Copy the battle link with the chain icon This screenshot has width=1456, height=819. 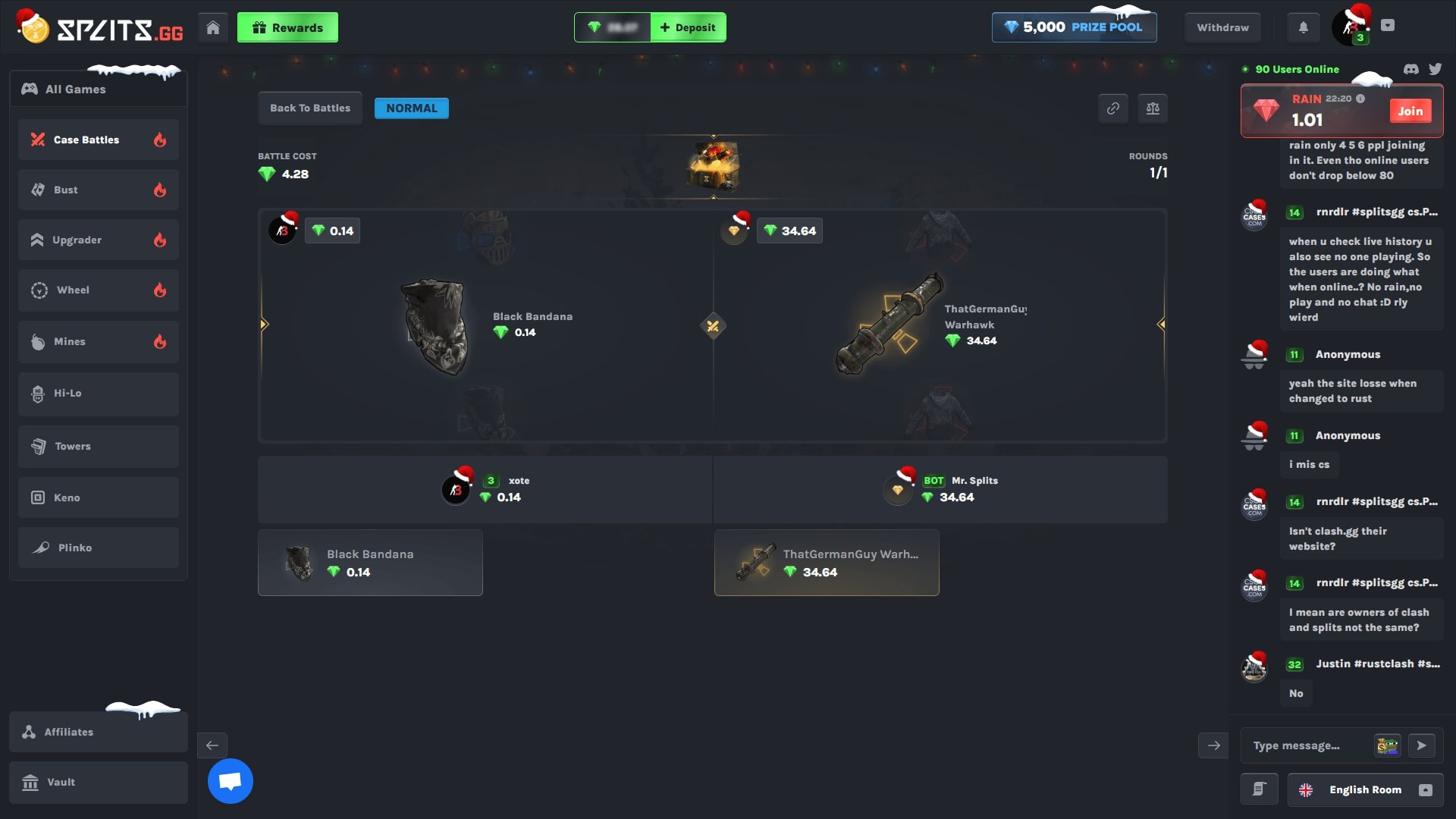point(1113,108)
